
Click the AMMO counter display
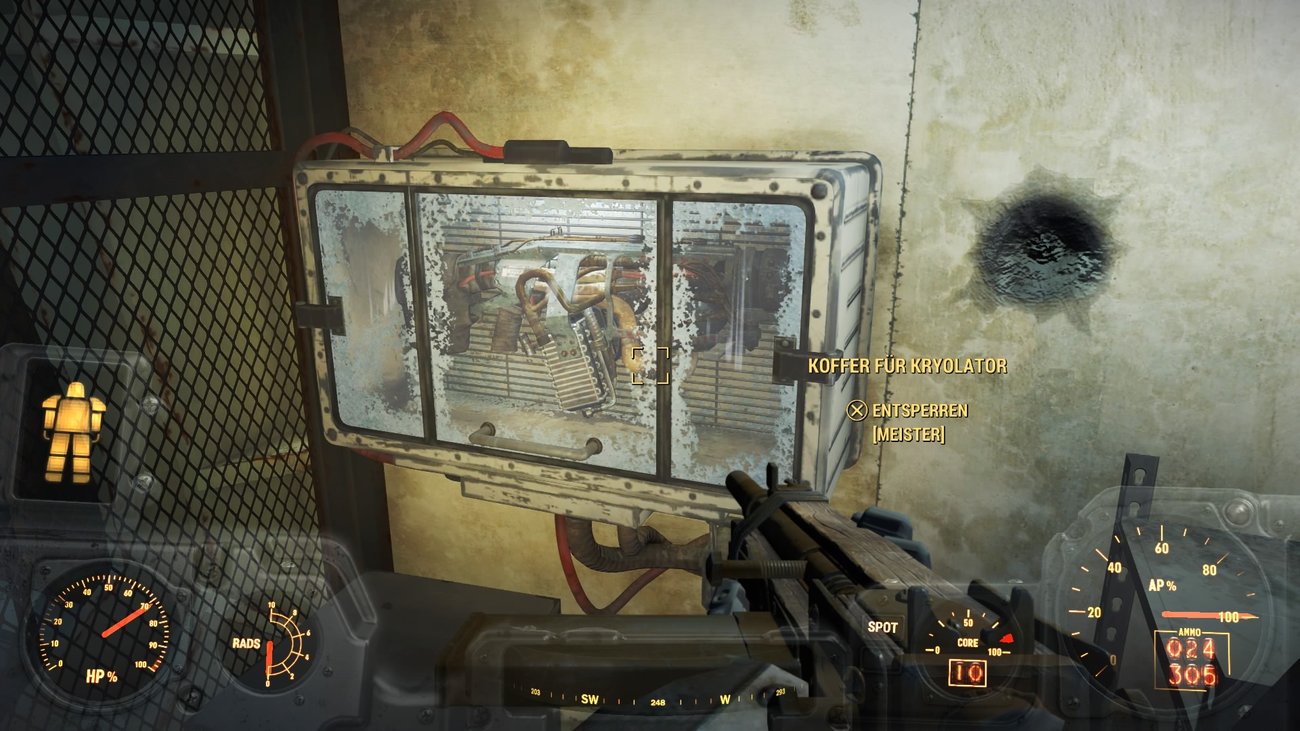(1190, 658)
